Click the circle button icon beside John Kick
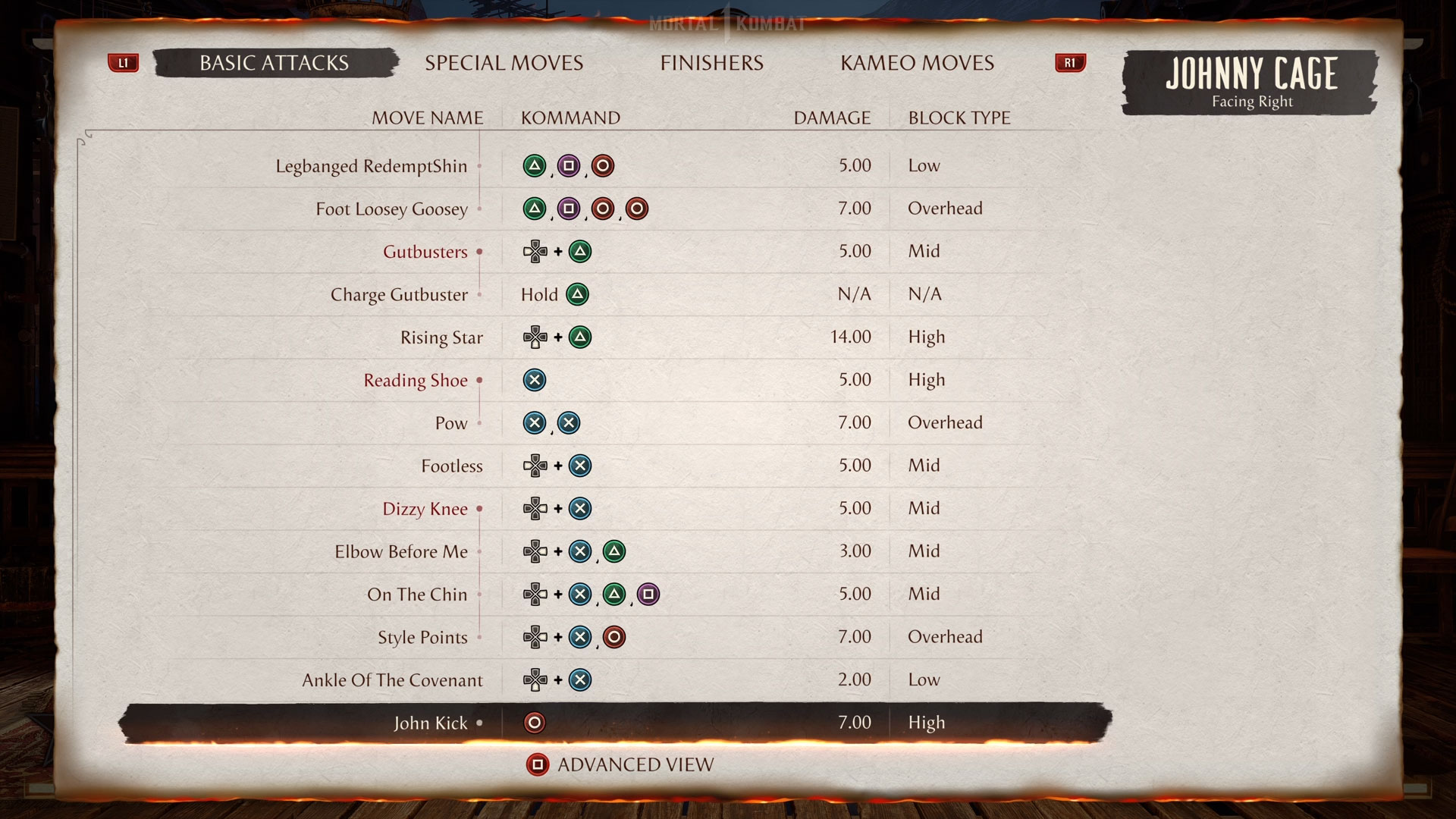The image size is (1456, 819). (535, 723)
